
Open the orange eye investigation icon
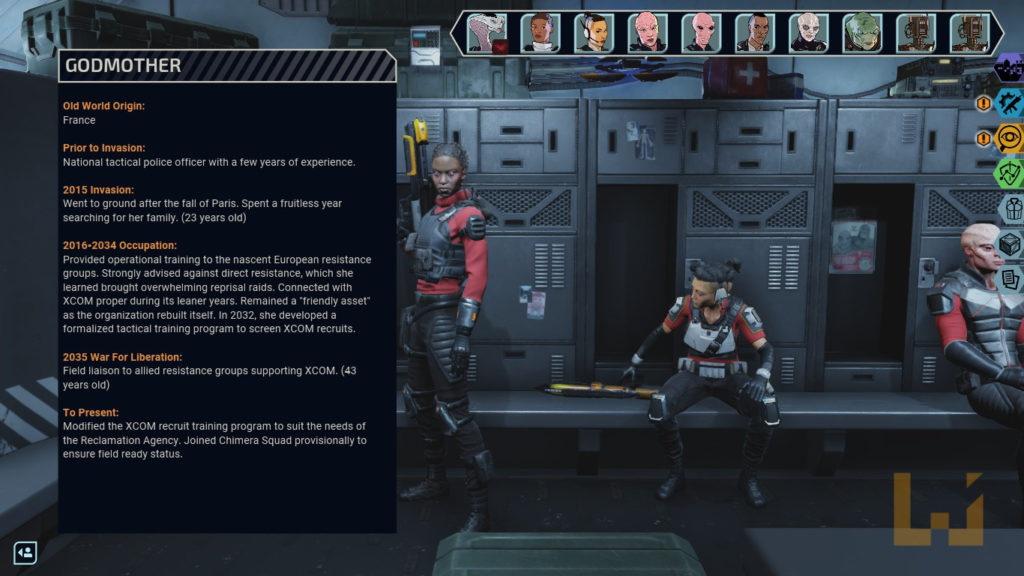(x=1010, y=138)
